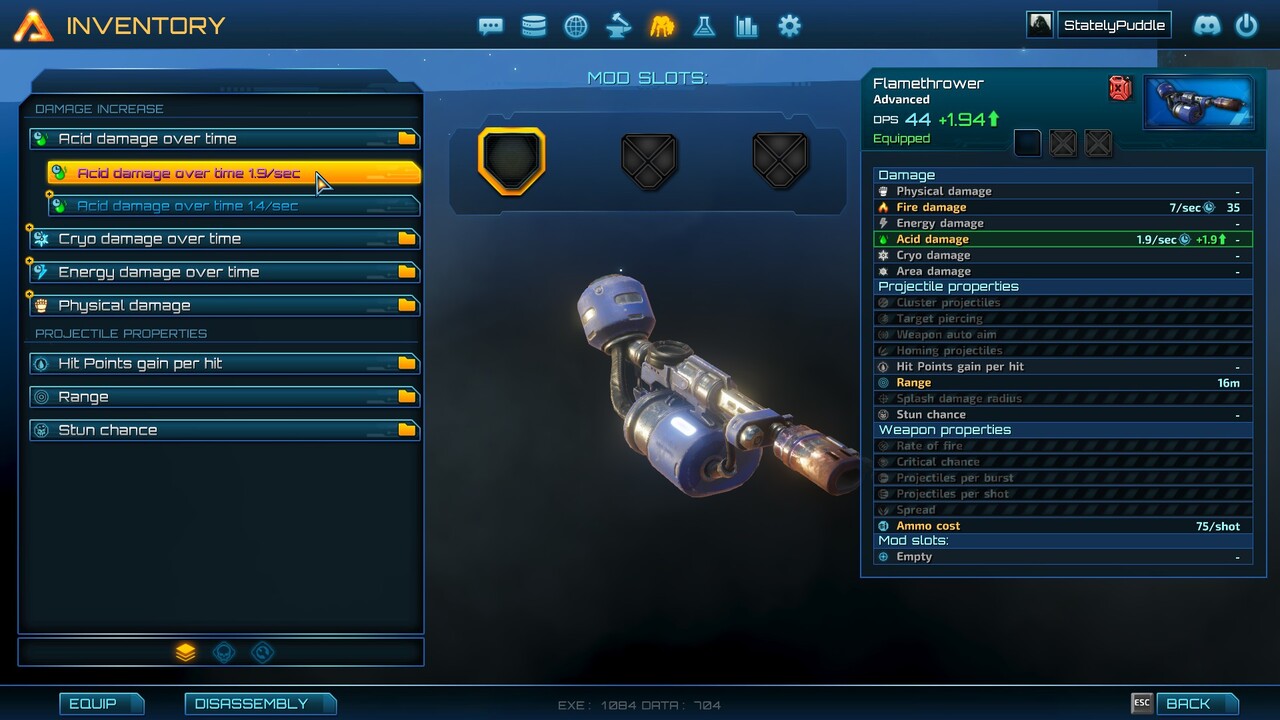Open the Cryo damage over time category
The width and height of the screenshot is (1280, 720).
coord(224,239)
